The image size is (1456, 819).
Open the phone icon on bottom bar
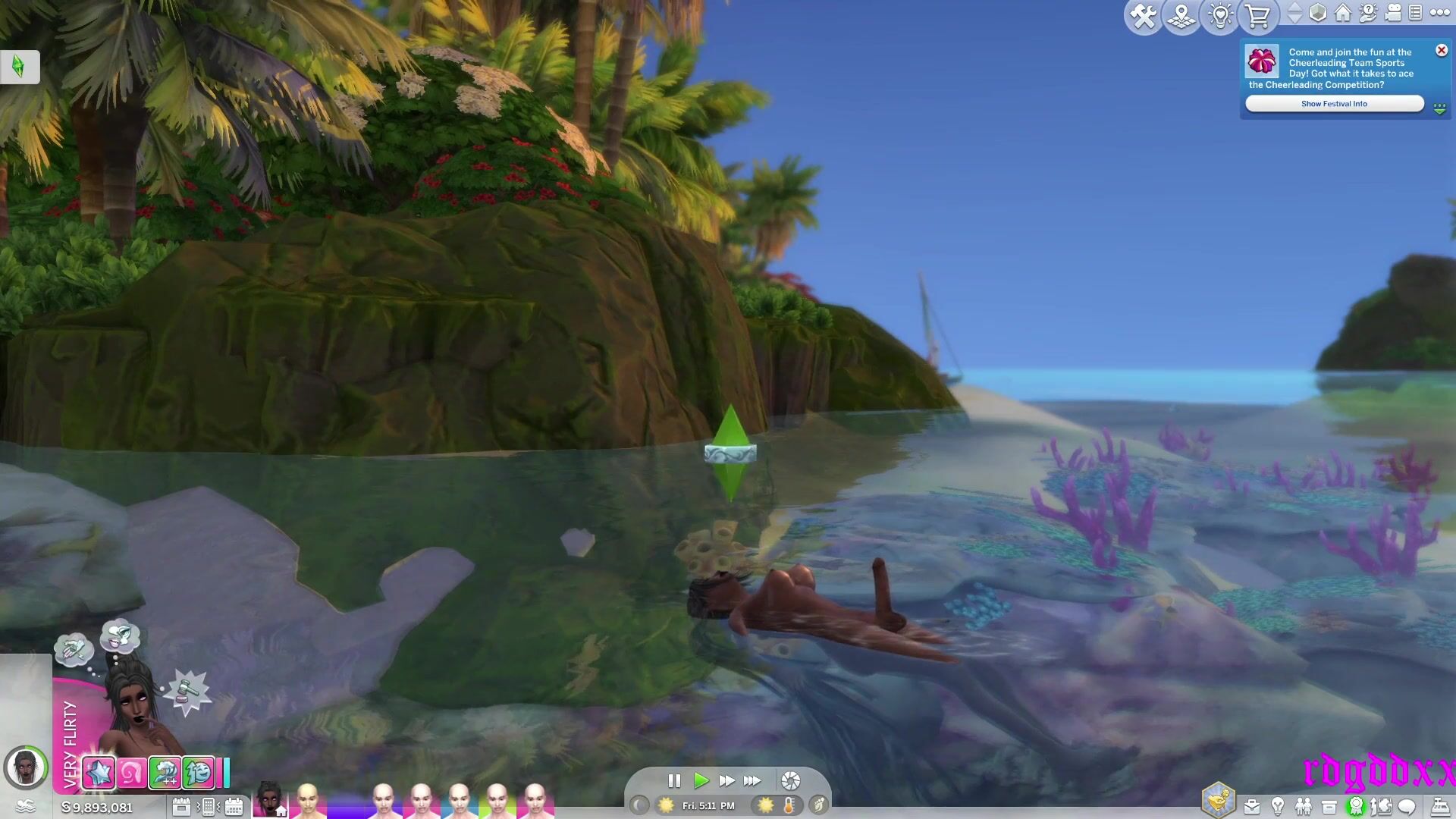pos(208,807)
